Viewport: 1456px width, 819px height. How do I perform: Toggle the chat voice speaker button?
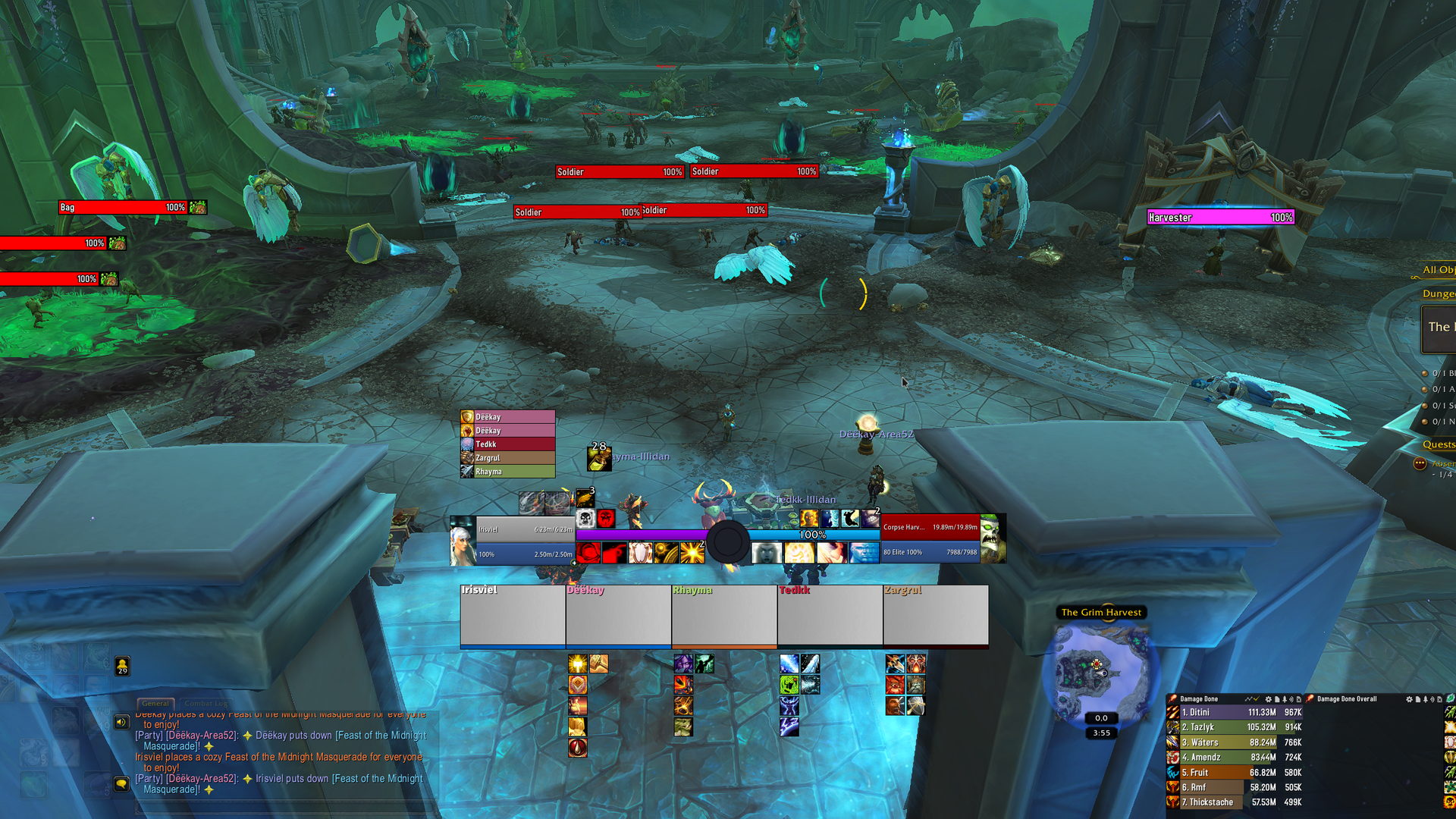[121, 722]
